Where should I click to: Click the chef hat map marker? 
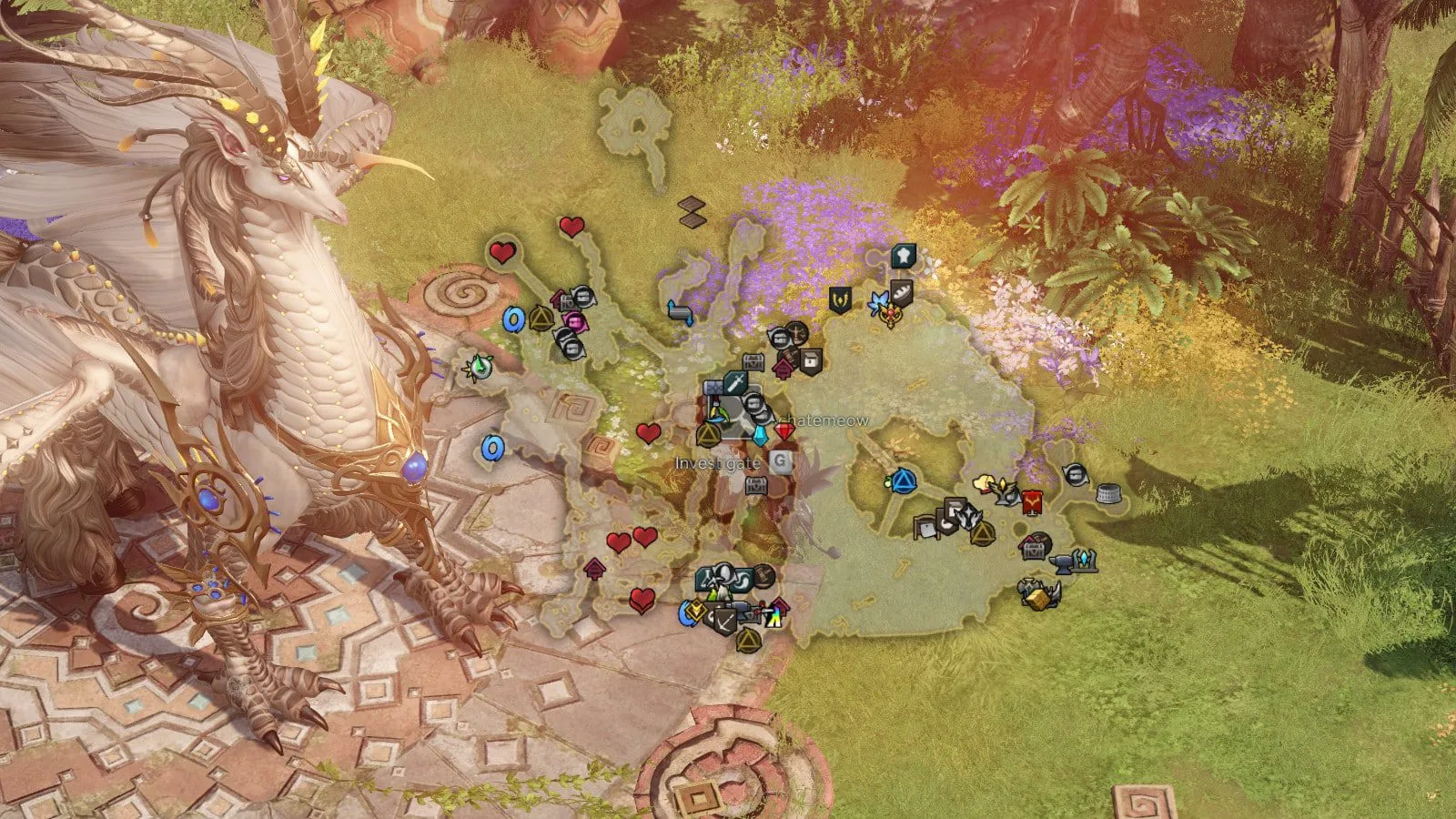coord(903,254)
